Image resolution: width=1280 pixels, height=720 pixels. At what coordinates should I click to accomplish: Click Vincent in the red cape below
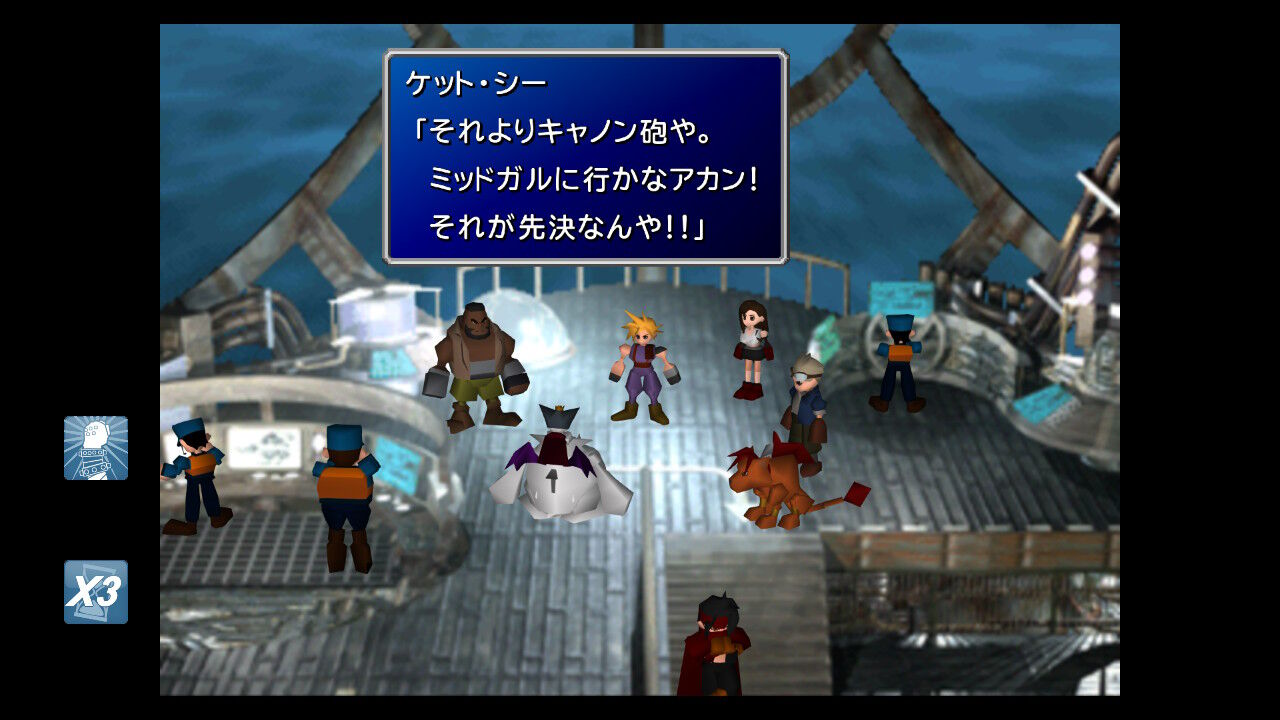coord(715,645)
